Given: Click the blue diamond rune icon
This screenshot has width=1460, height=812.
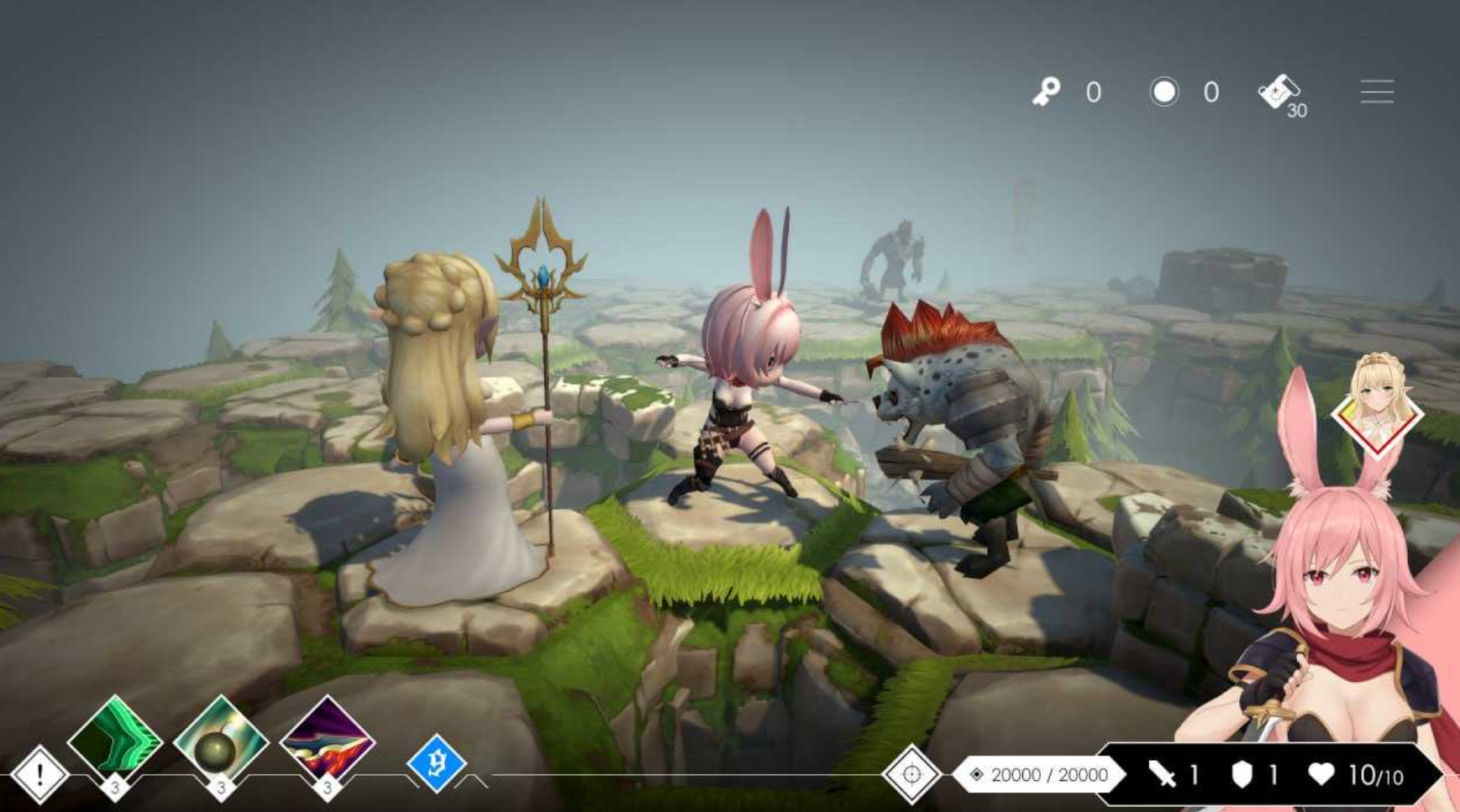Looking at the screenshot, I should coord(436,763).
